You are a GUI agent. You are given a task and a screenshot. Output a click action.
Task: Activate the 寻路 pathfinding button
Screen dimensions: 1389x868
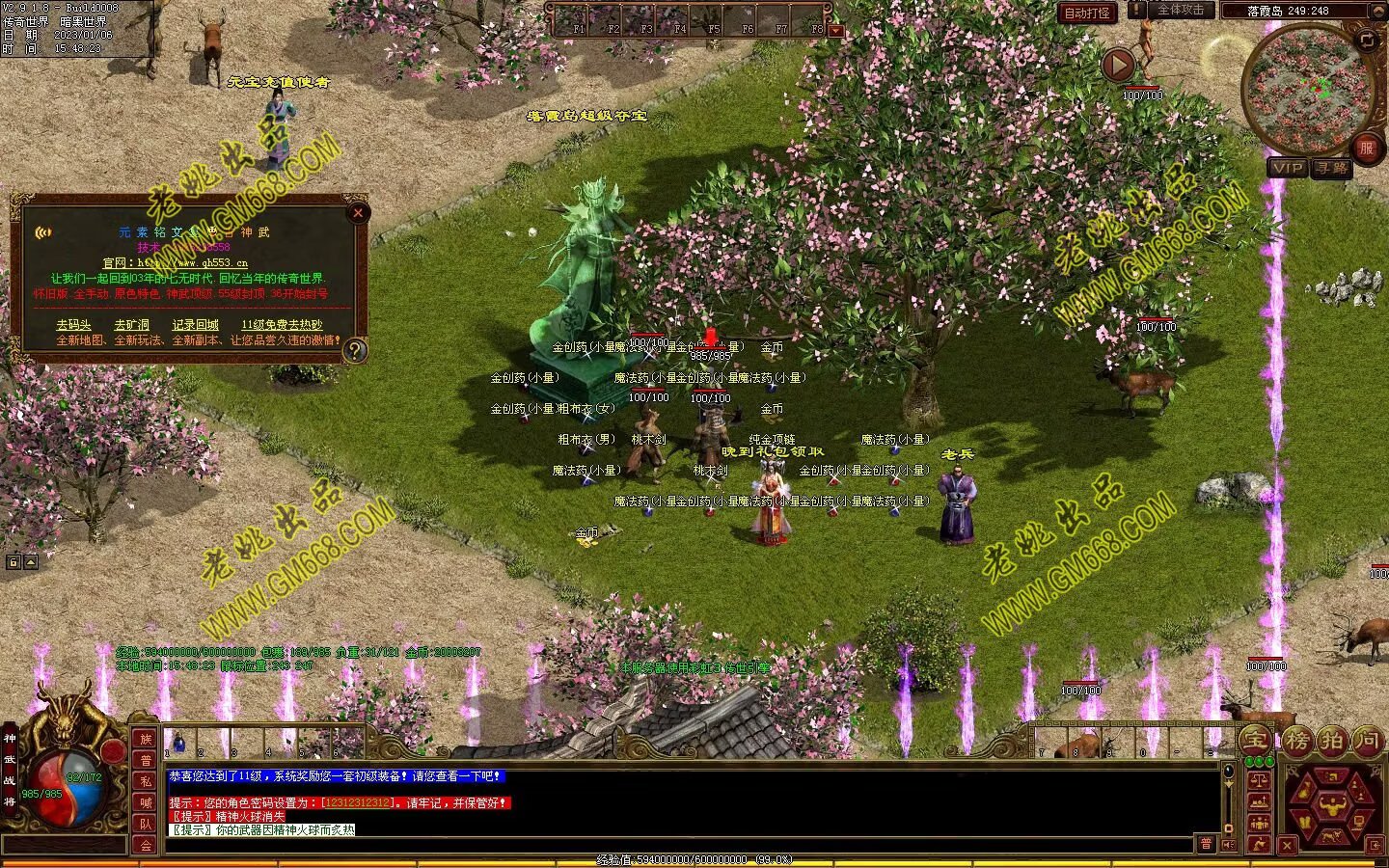click(1332, 168)
